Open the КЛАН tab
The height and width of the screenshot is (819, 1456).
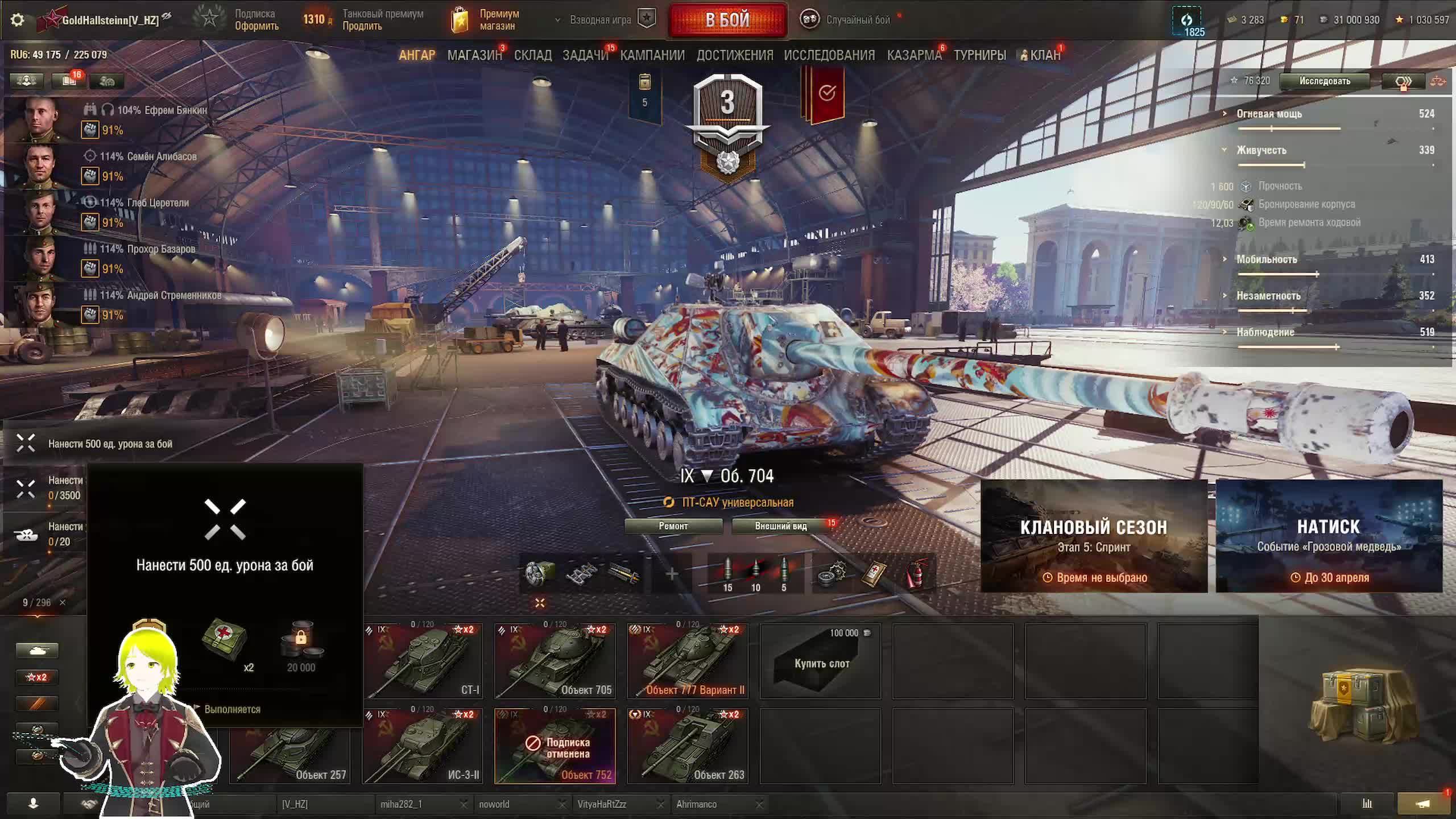(x=1045, y=55)
